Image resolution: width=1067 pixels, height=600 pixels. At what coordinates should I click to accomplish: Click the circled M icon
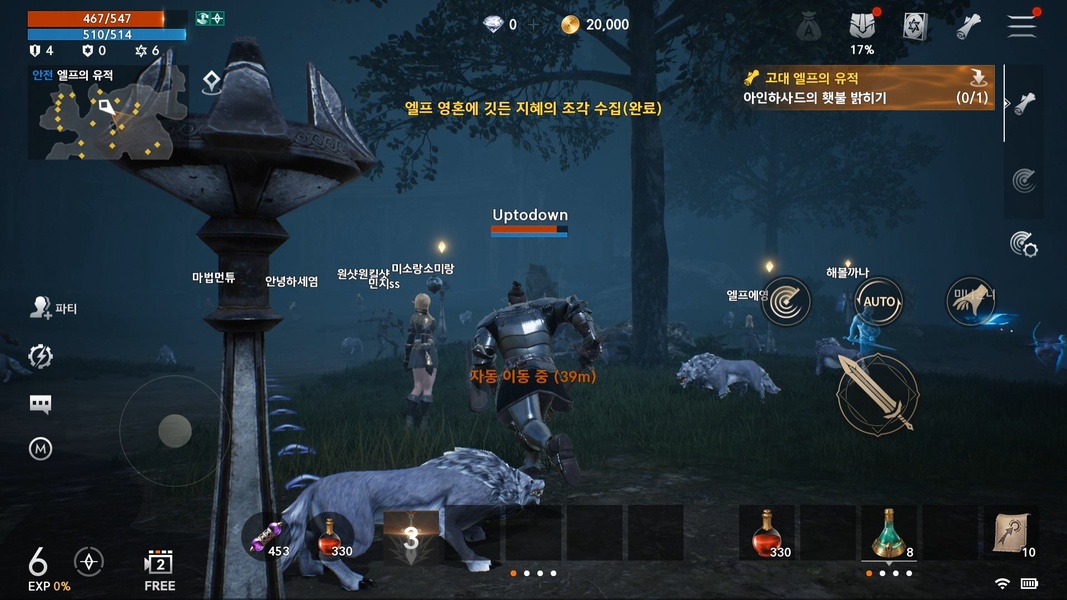[41, 449]
